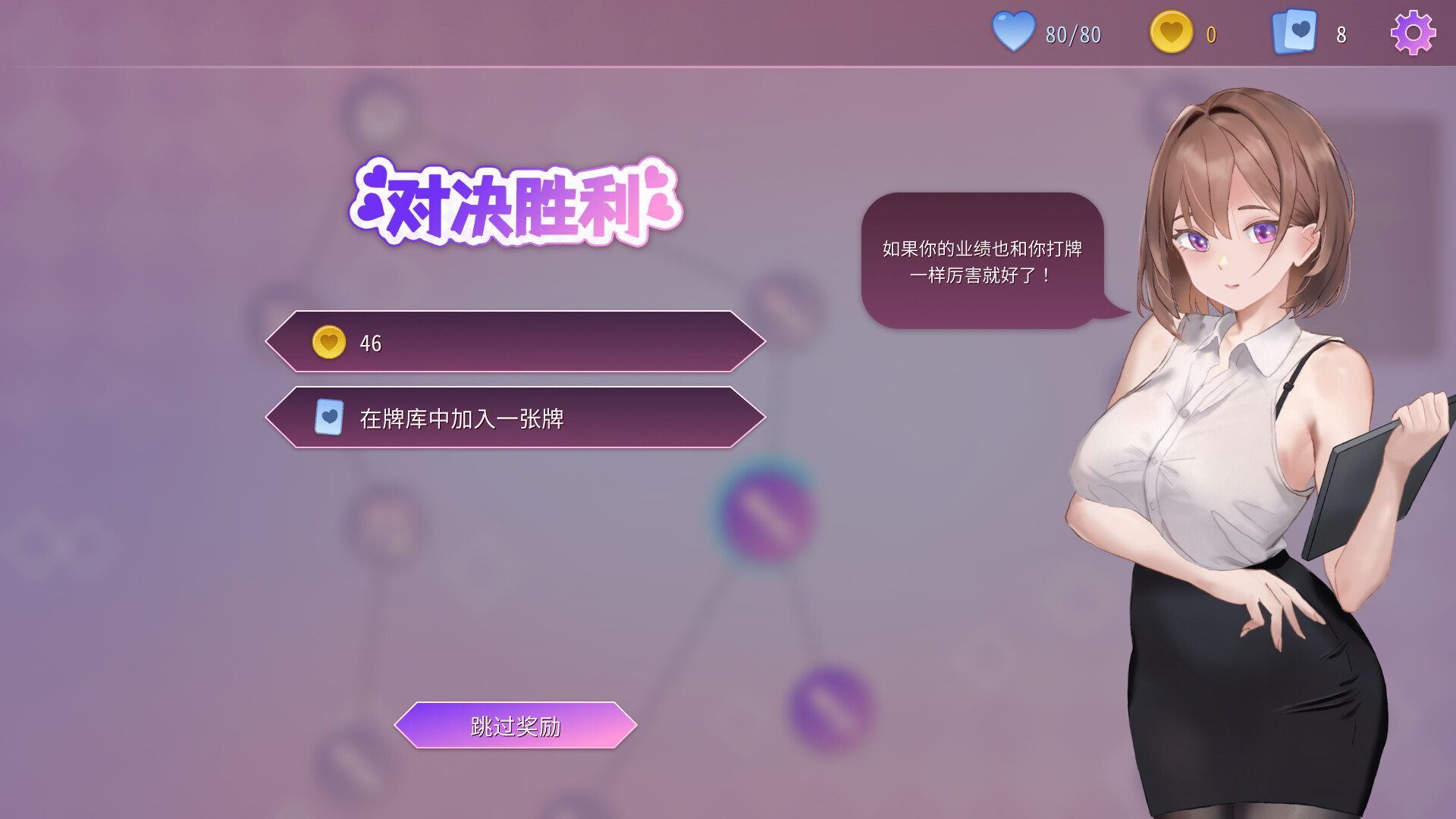
Task: Click the 8 card count number
Action: coord(1340,33)
